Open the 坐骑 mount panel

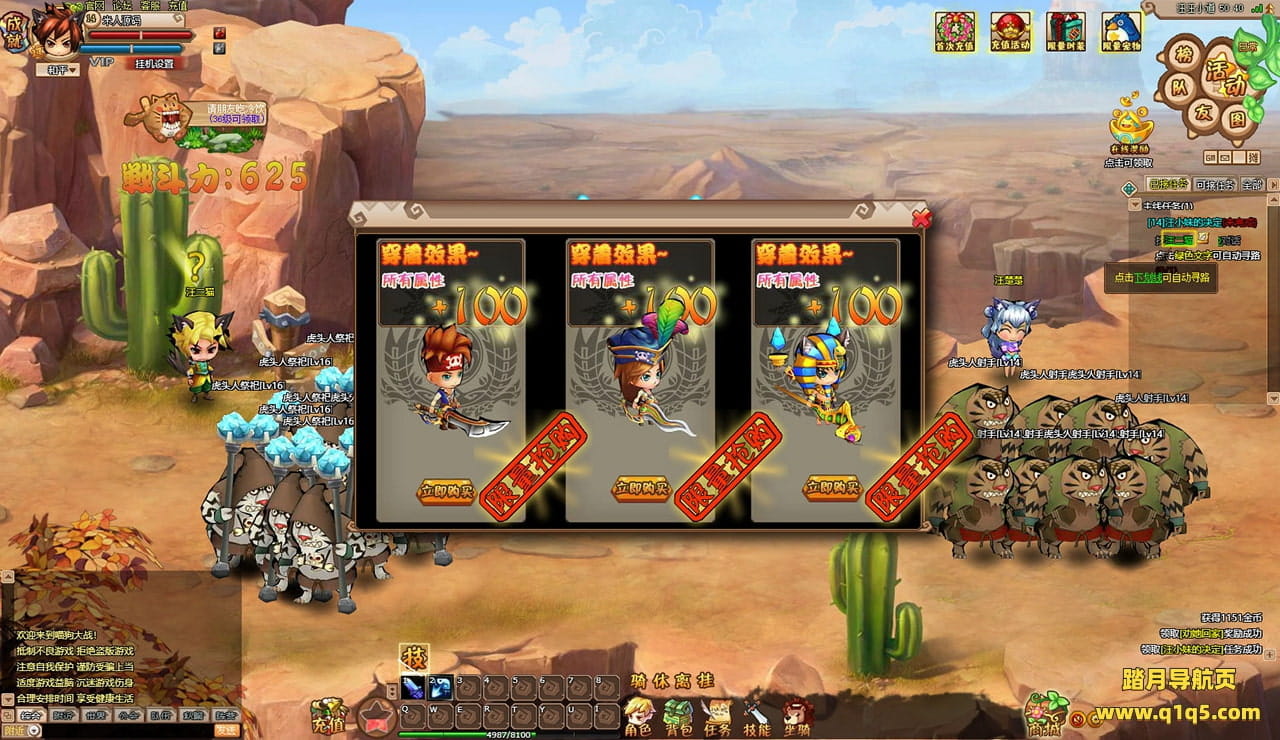pyautogui.click(x=796, y=716)
